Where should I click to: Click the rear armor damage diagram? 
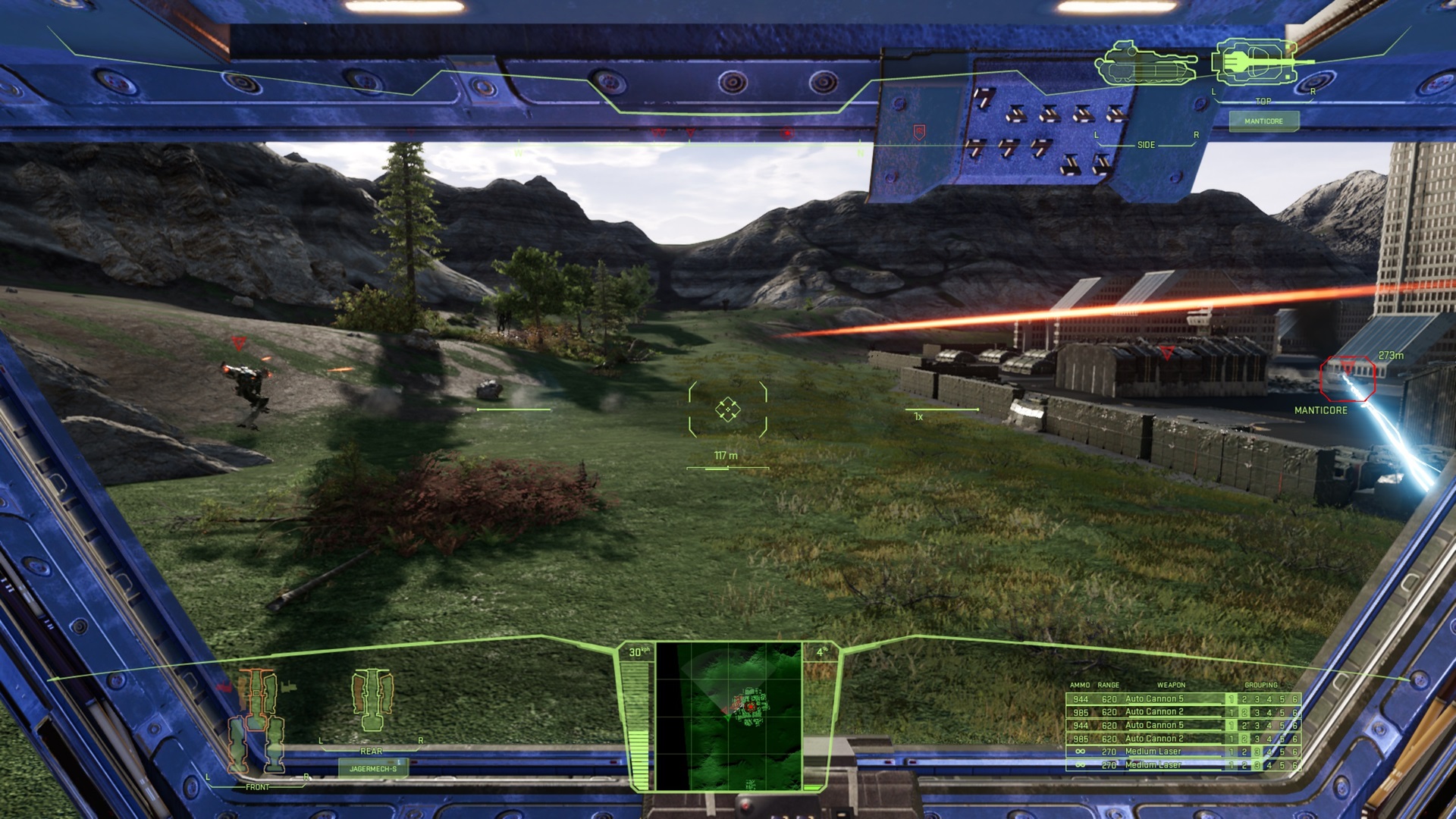pos(372,699)
